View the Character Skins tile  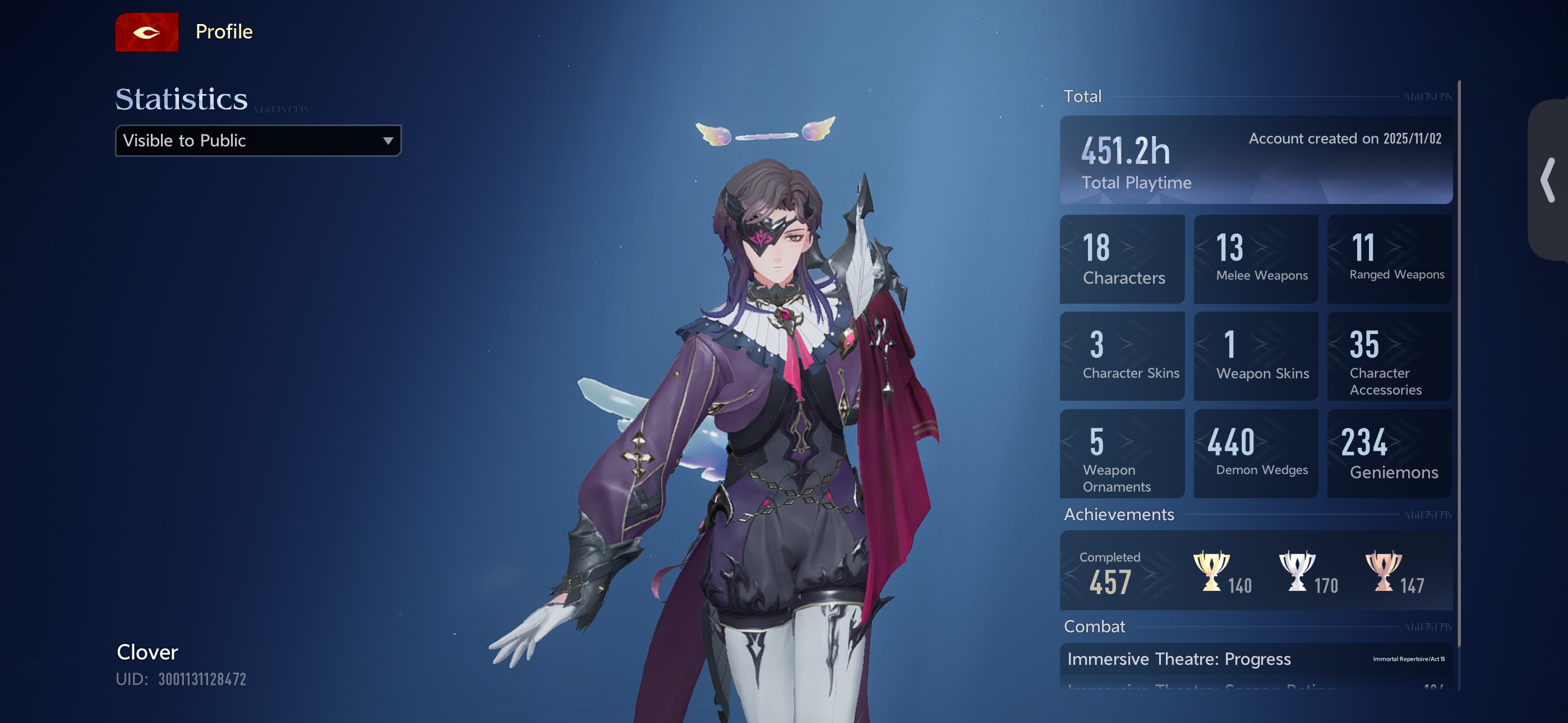point(1122,356)
